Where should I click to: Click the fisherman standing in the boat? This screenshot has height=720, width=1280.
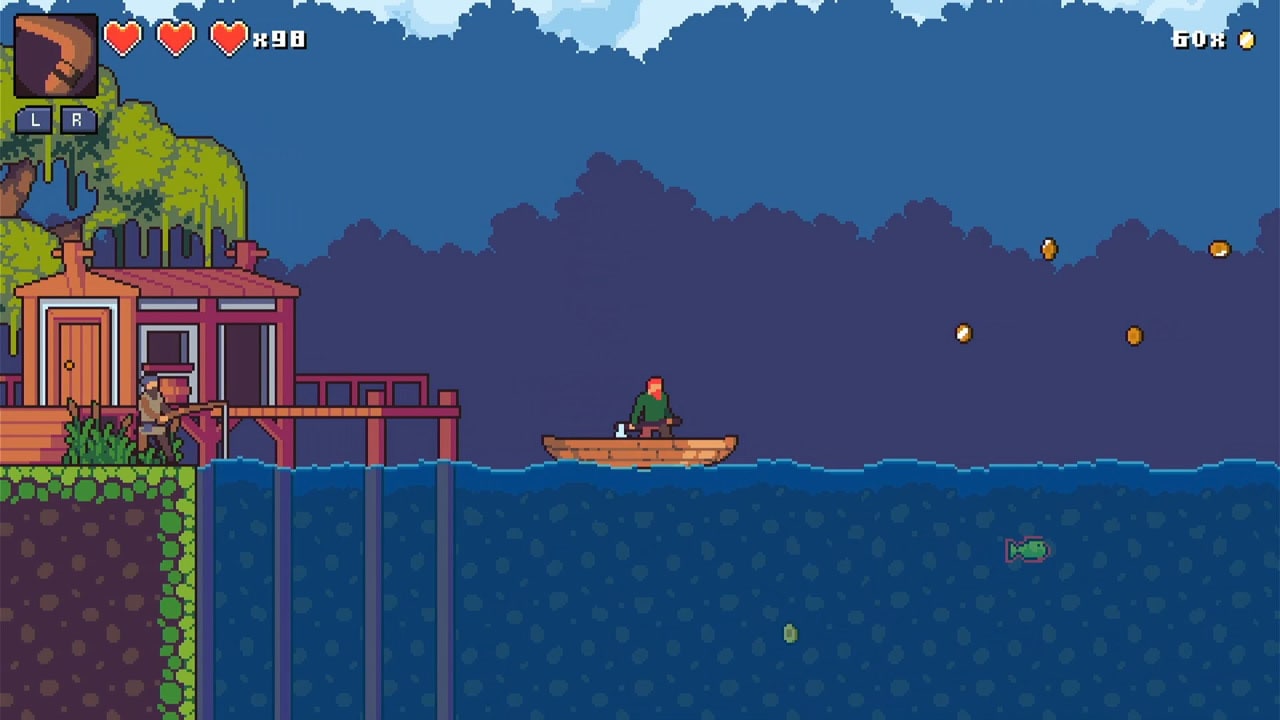pyautogui.click(x=652, y=405)
